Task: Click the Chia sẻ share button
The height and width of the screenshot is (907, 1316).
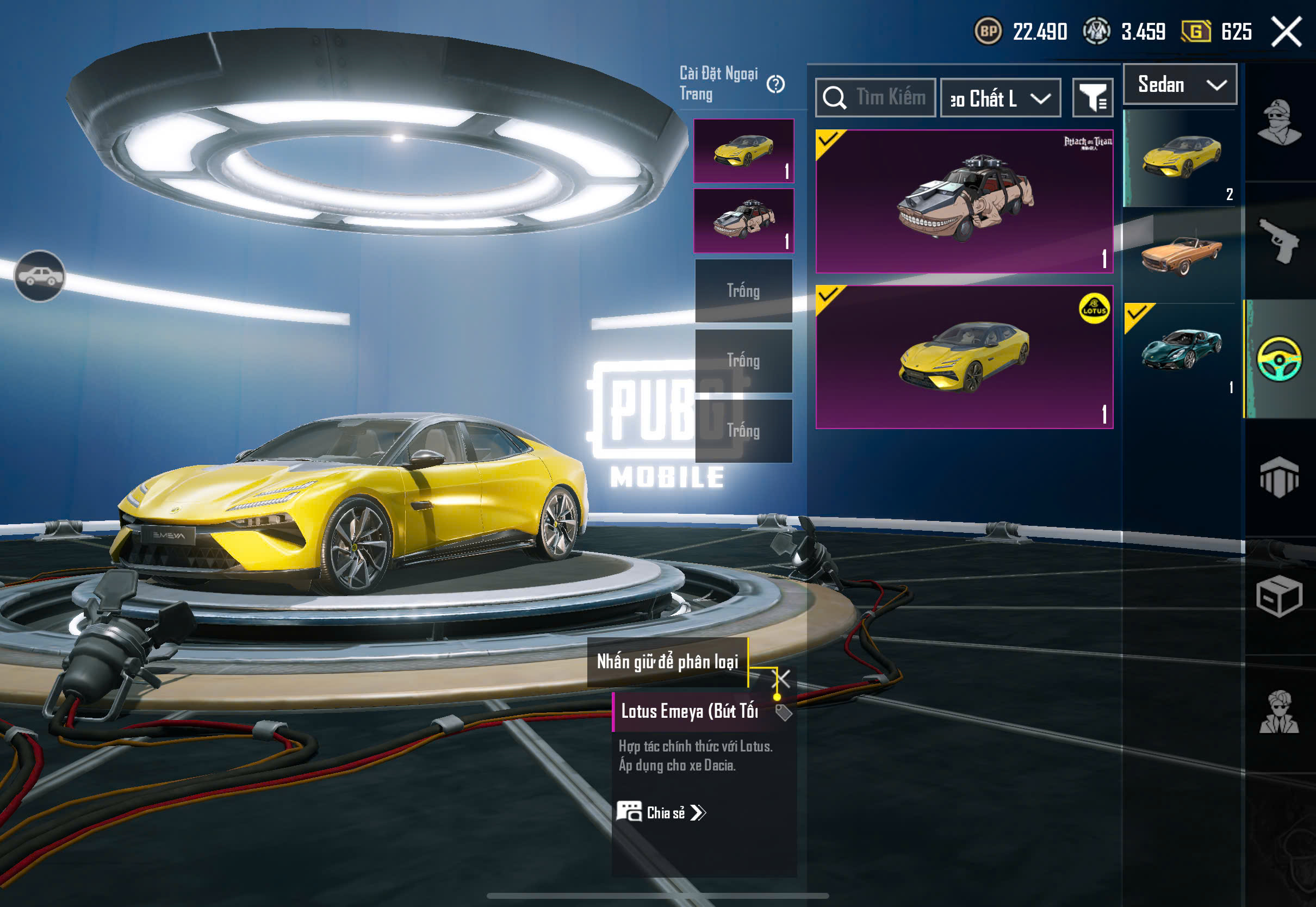Action: click(661, 813)
